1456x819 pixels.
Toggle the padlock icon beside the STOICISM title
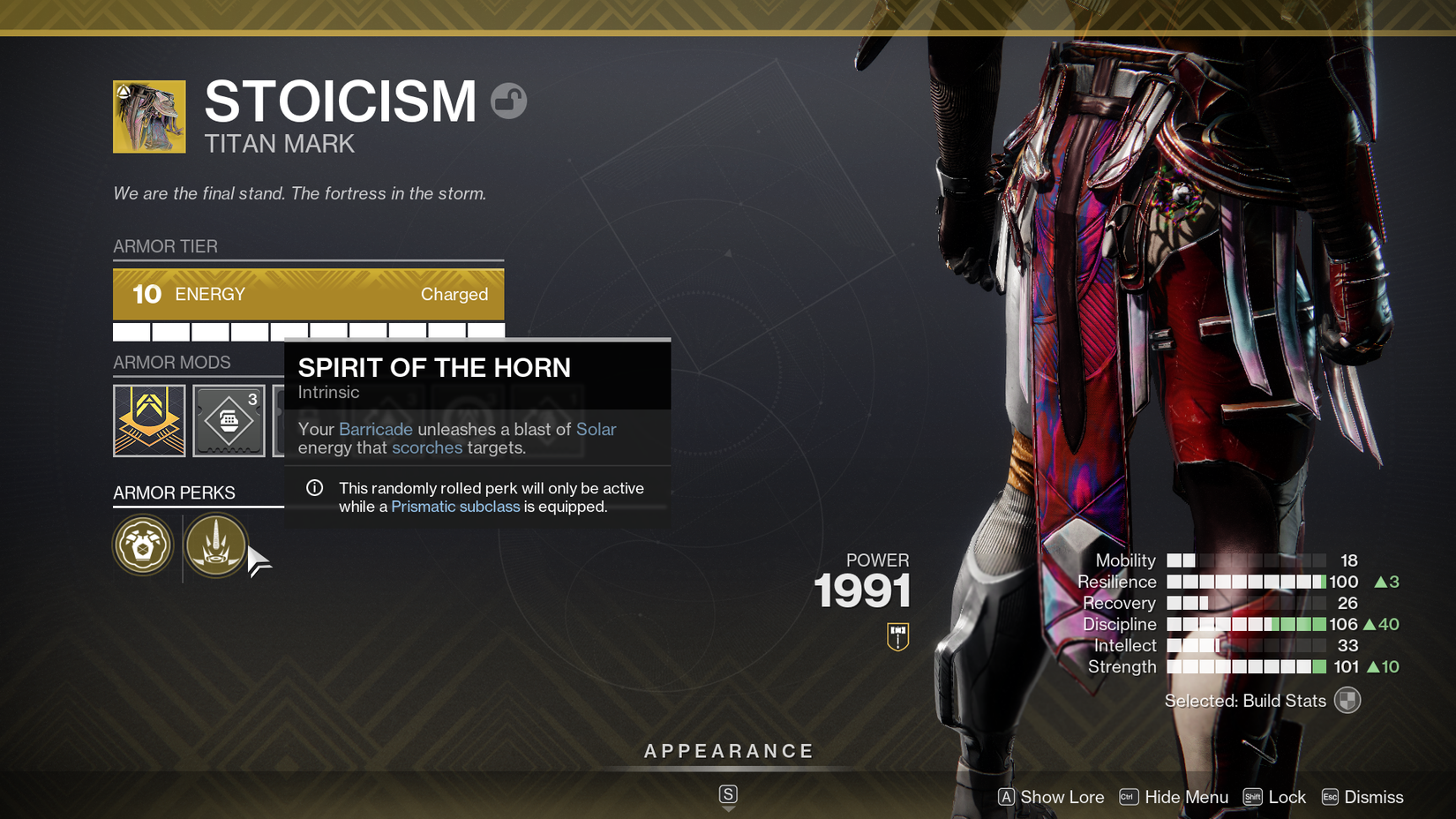pos(510,101)
